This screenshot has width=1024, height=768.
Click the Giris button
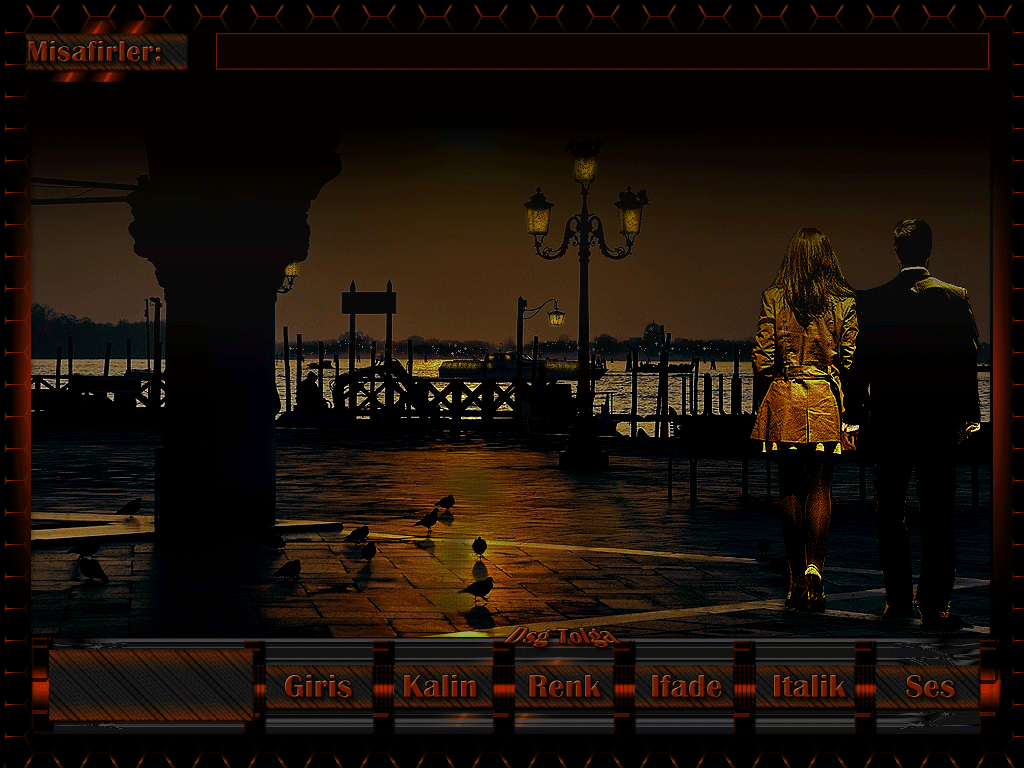(318, 686)
